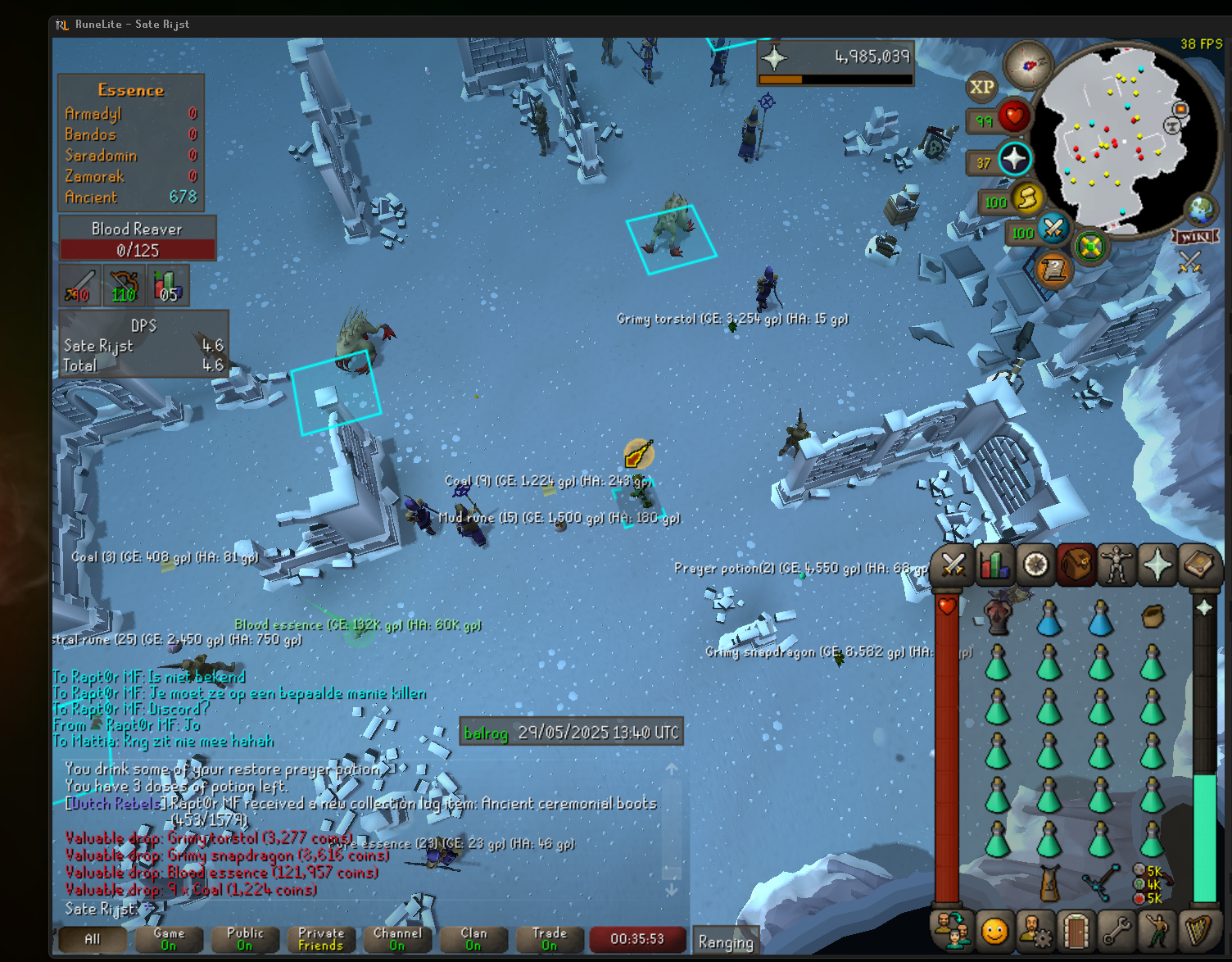
Task: Show the Prayer tab
Action: [1157, 565]
